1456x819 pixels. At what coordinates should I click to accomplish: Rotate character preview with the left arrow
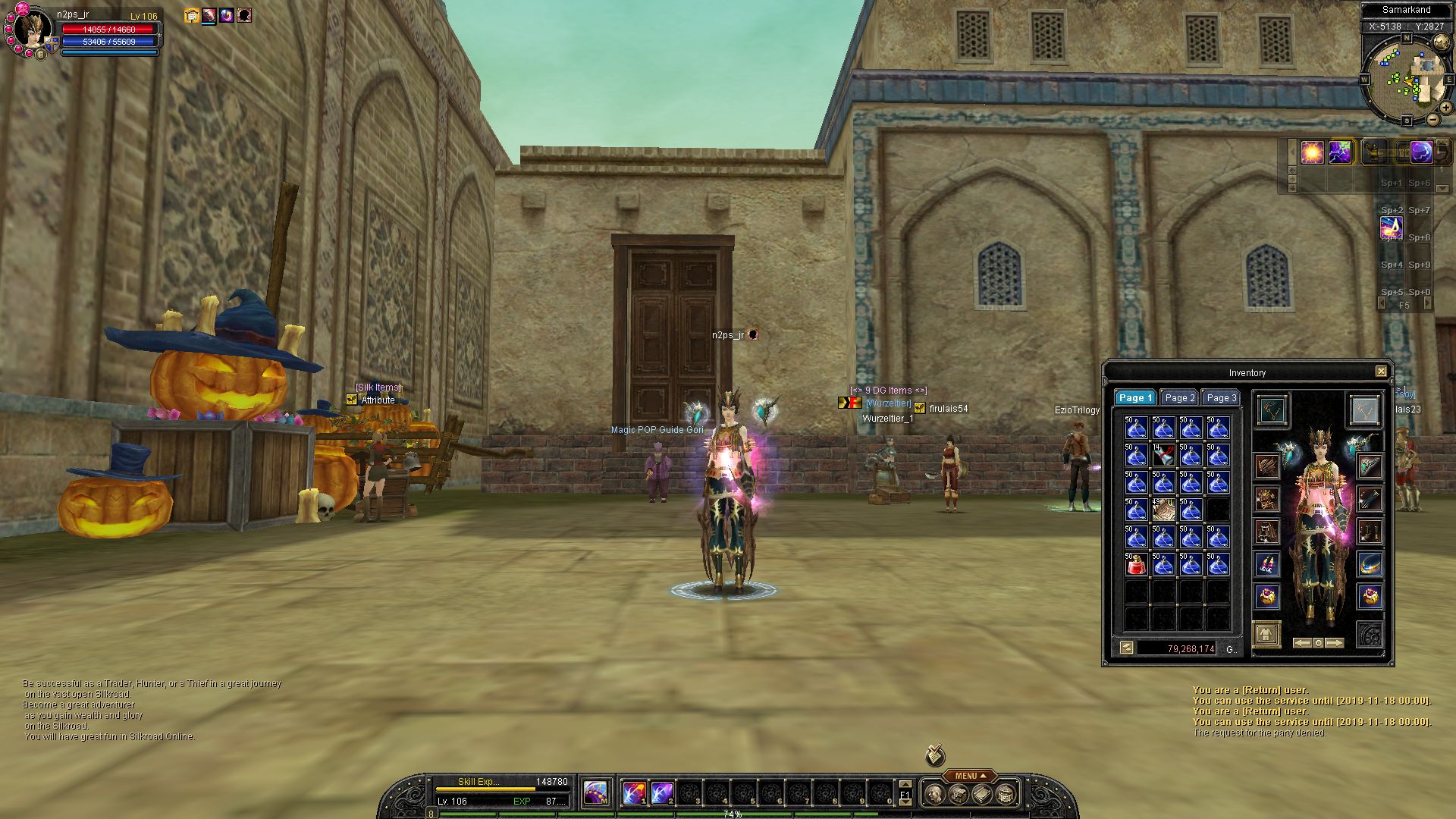point(1302,643)
